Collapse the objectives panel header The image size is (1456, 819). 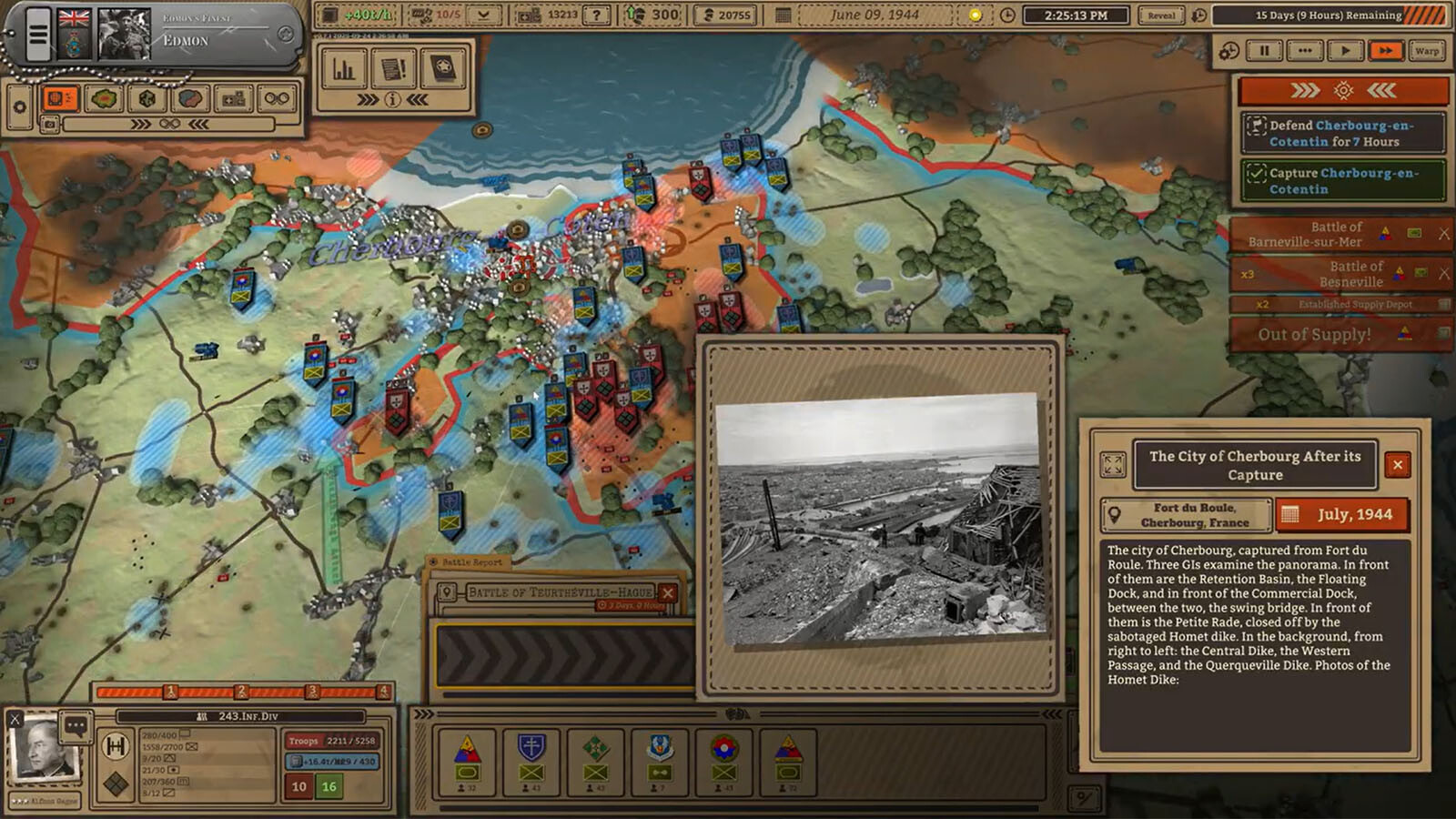1342,90
